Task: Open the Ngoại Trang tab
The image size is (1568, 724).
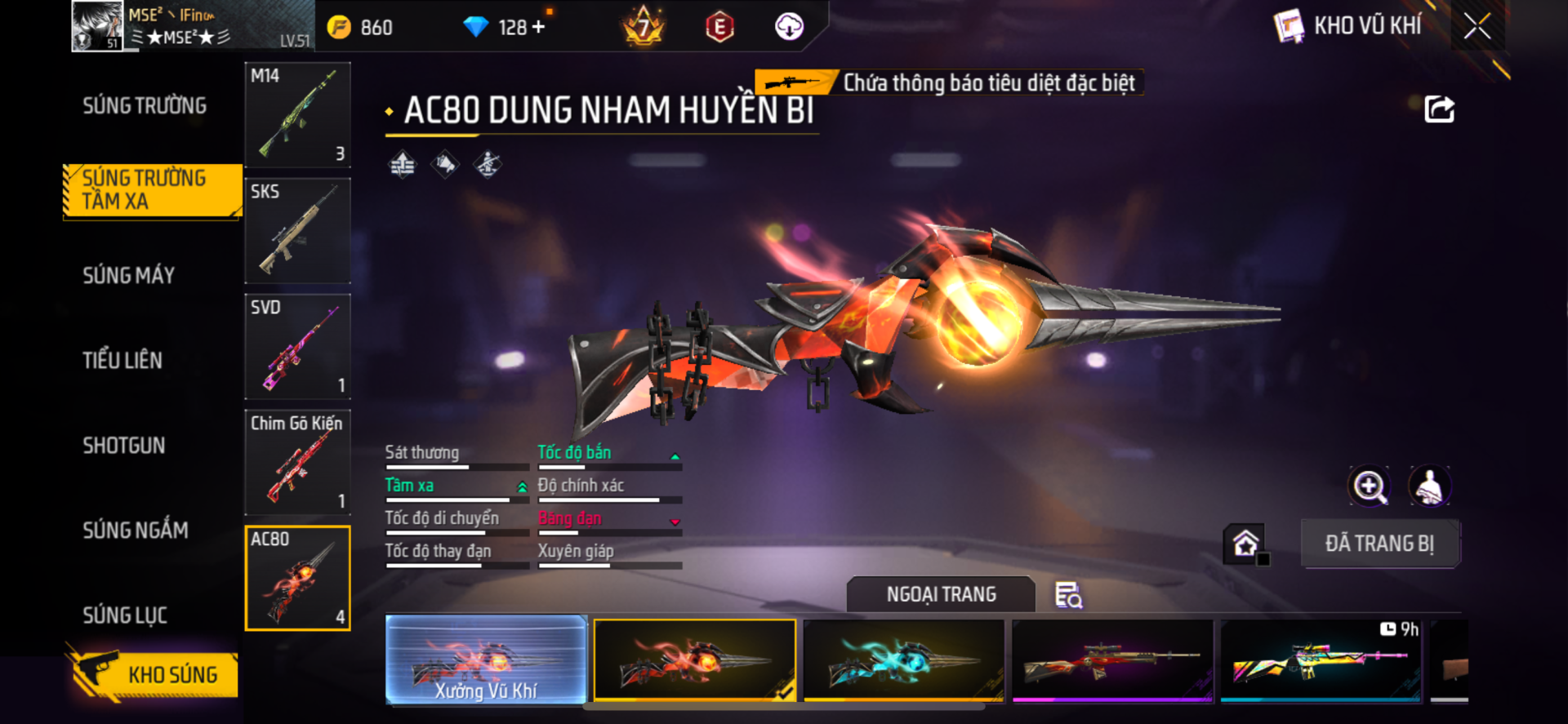Action: 941,594
